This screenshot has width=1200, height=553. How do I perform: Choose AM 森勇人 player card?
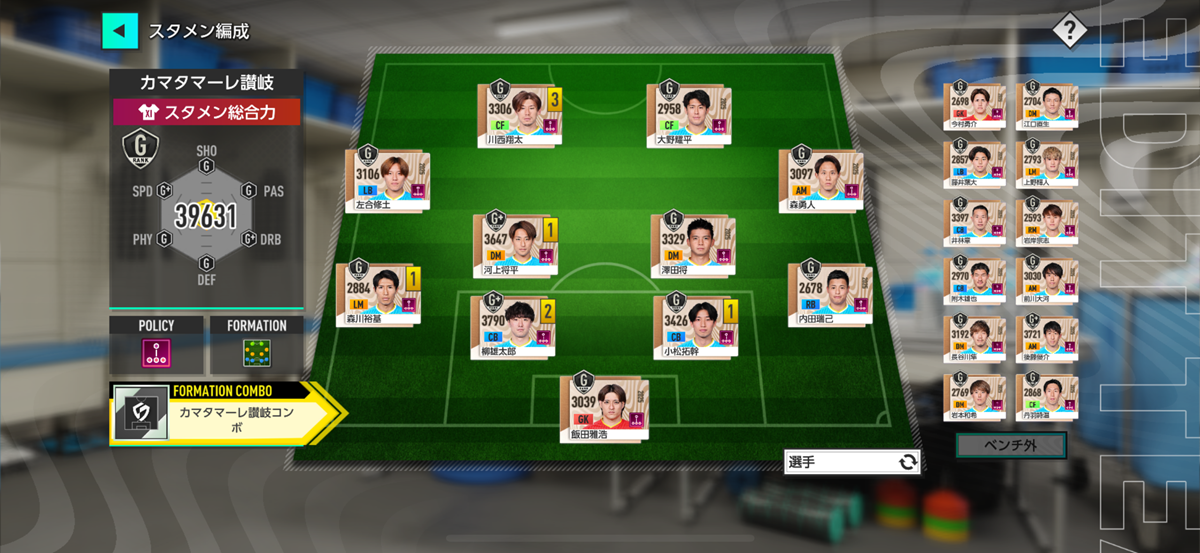pos(818,181)
